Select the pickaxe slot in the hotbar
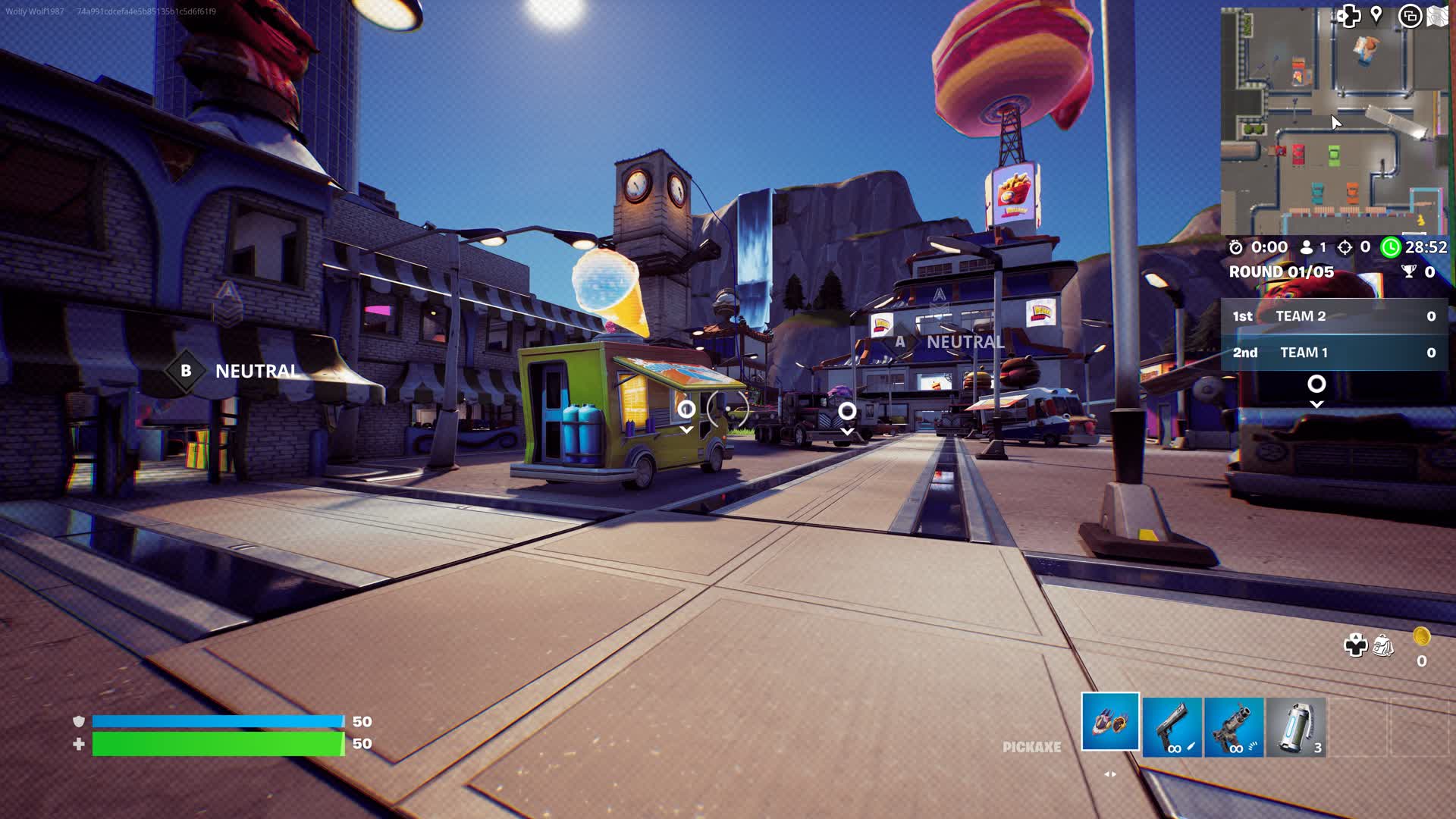 [x=1110, y=722]
